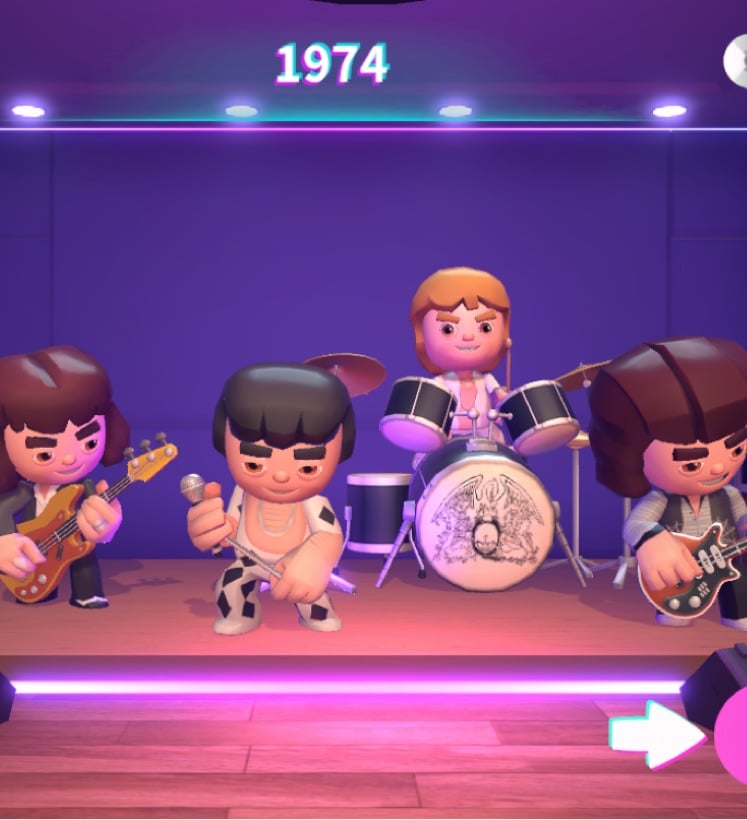The height and width of the screenshot is (820, 747).
Task: Open the silver disc icon
Action: [x=737, y=60]
